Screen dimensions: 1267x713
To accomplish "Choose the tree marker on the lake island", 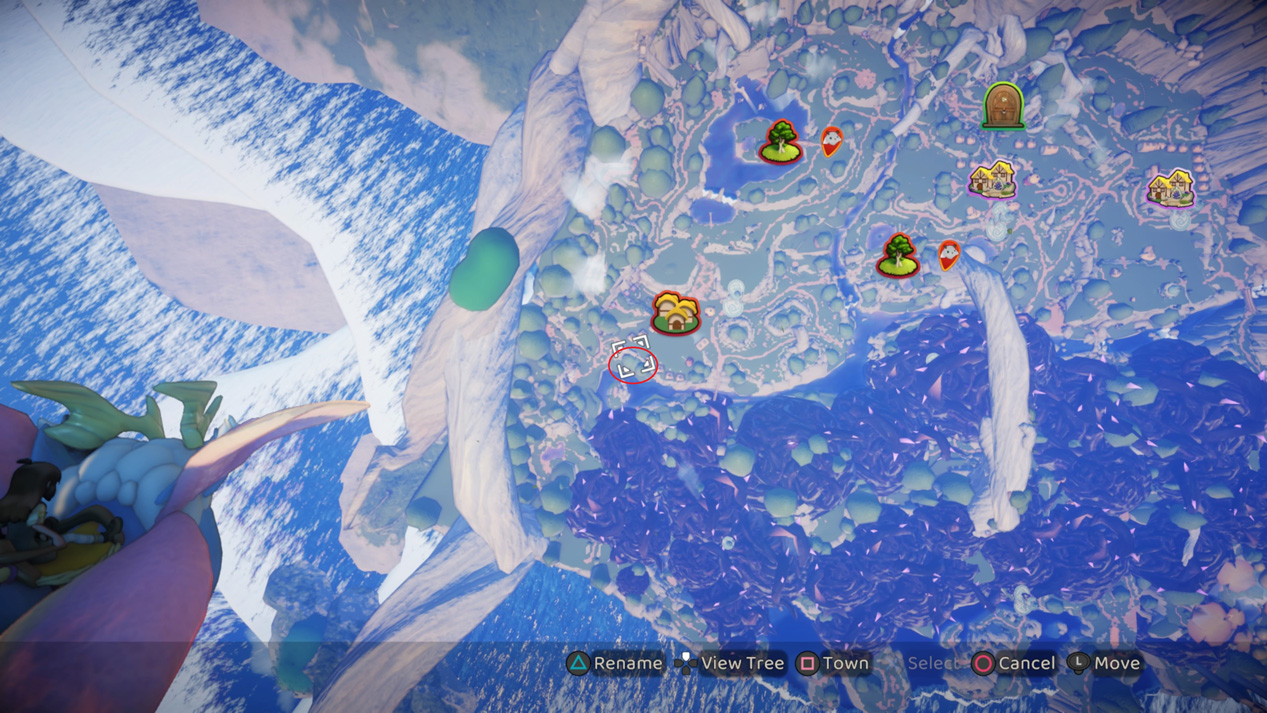I will (x=781, y=142).
